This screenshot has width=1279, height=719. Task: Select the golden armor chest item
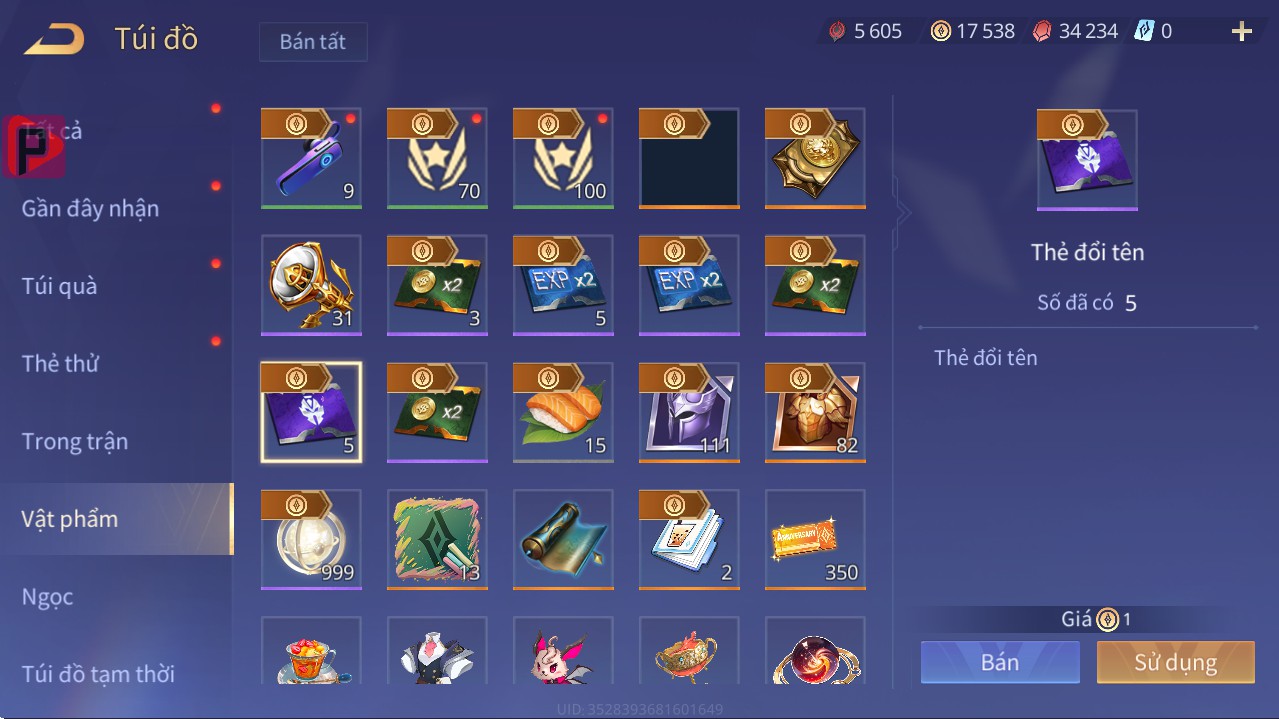pyautogui.click(x=815, y=412)
